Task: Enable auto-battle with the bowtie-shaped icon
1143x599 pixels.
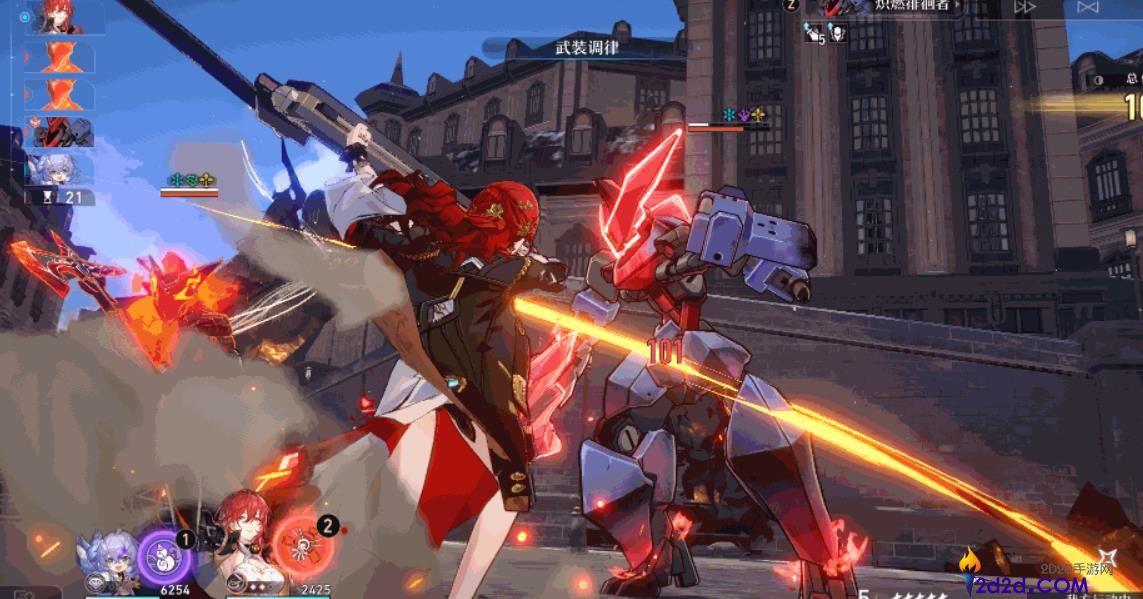Action: pyautogui.click(x=1088, y=7)
